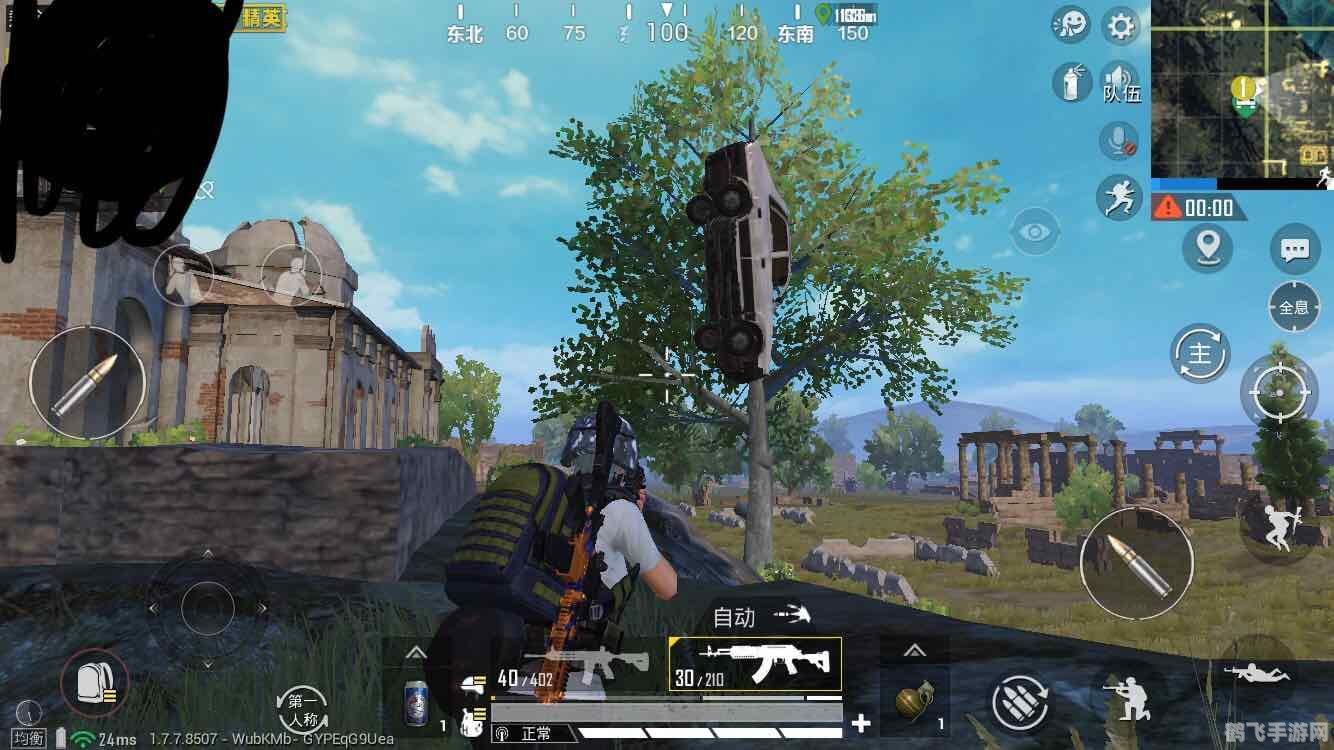This screenshot has width=1334, height=750.
Task: Open the quick chat bubble
Action: click(1294, 249)
